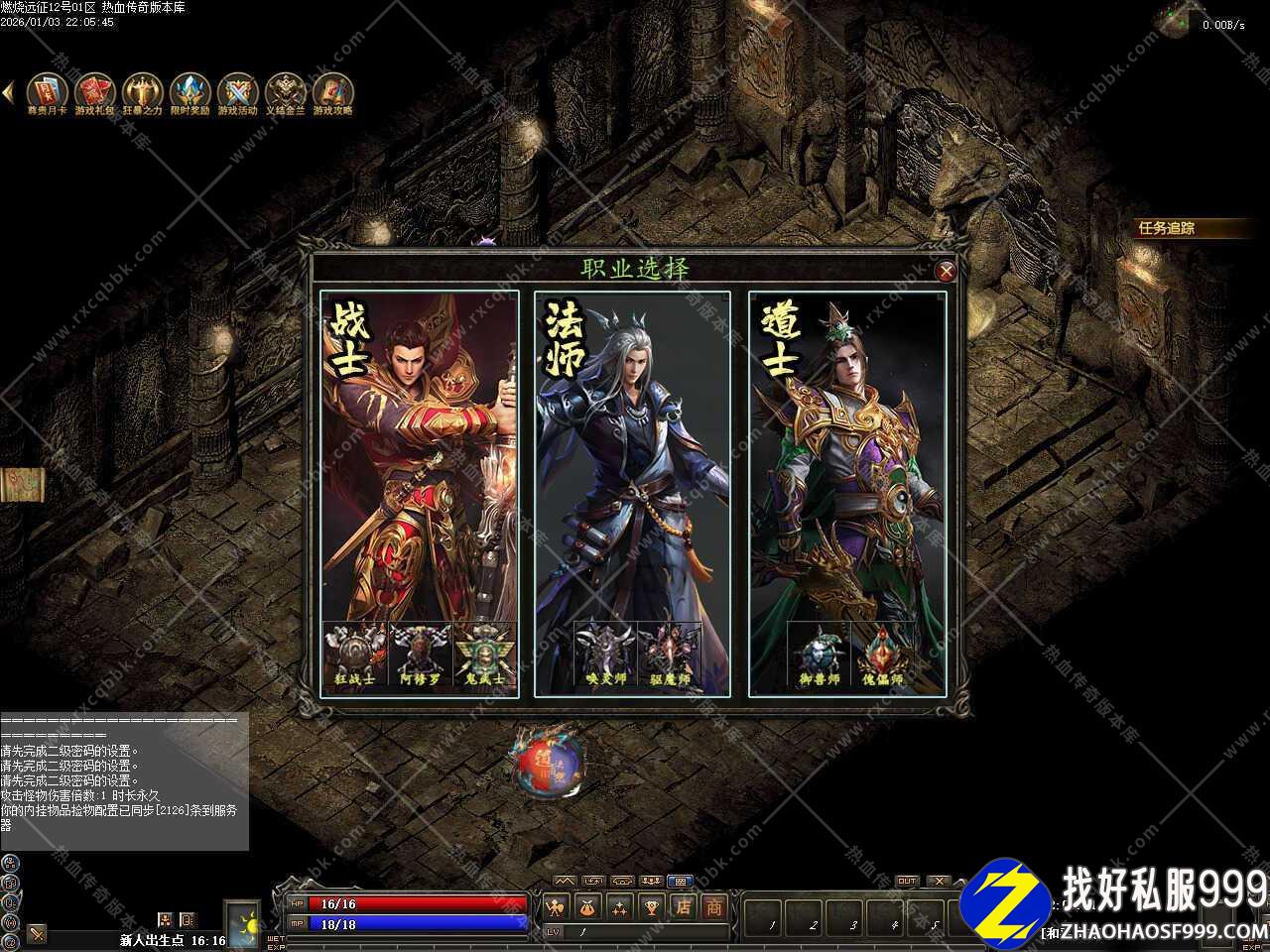Open the 义结金兰 icon
Screen dimensions: 1270x952
point(285,92)
